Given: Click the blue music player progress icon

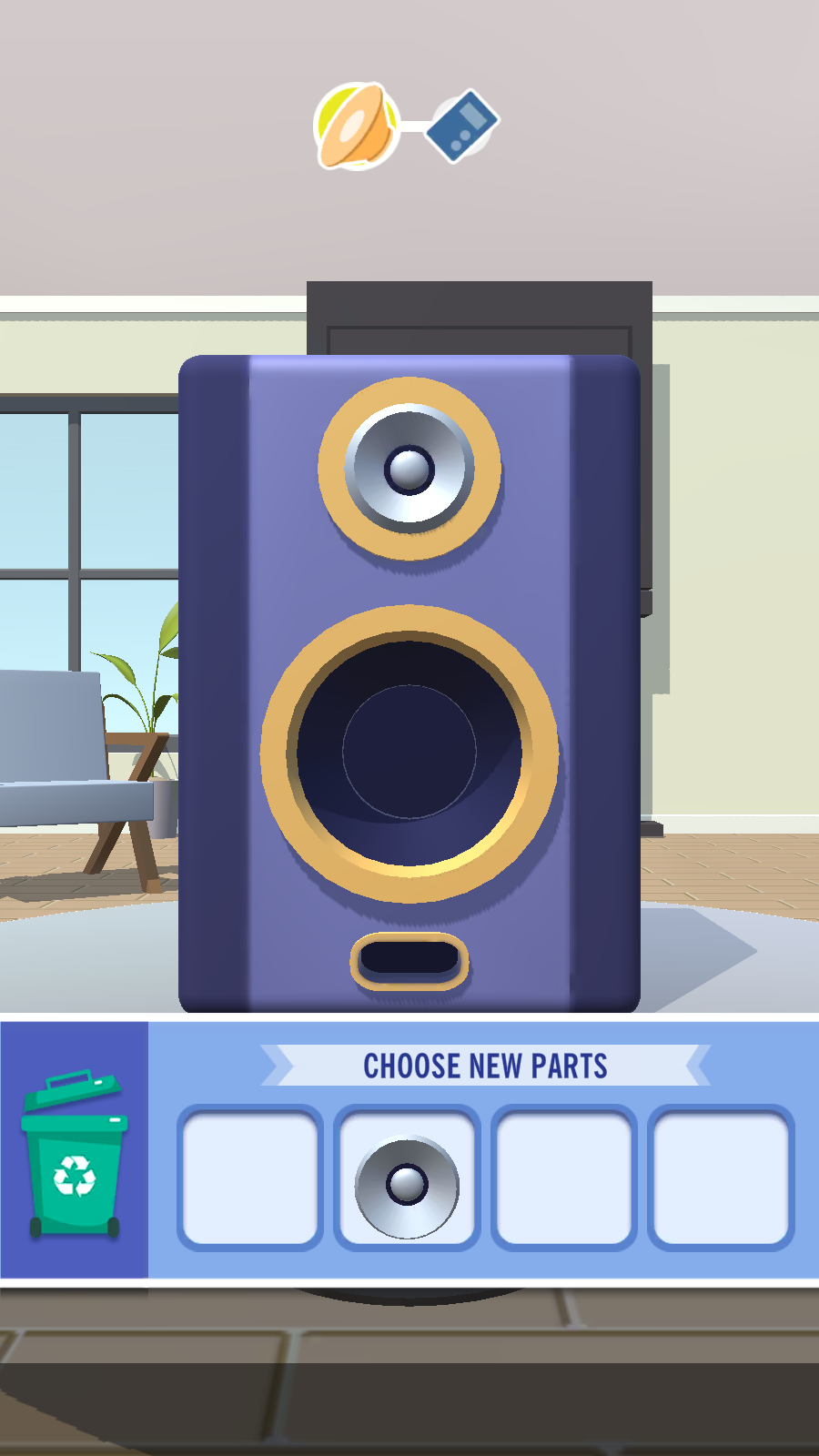Looking at the screenshot, I should point(463,126).
